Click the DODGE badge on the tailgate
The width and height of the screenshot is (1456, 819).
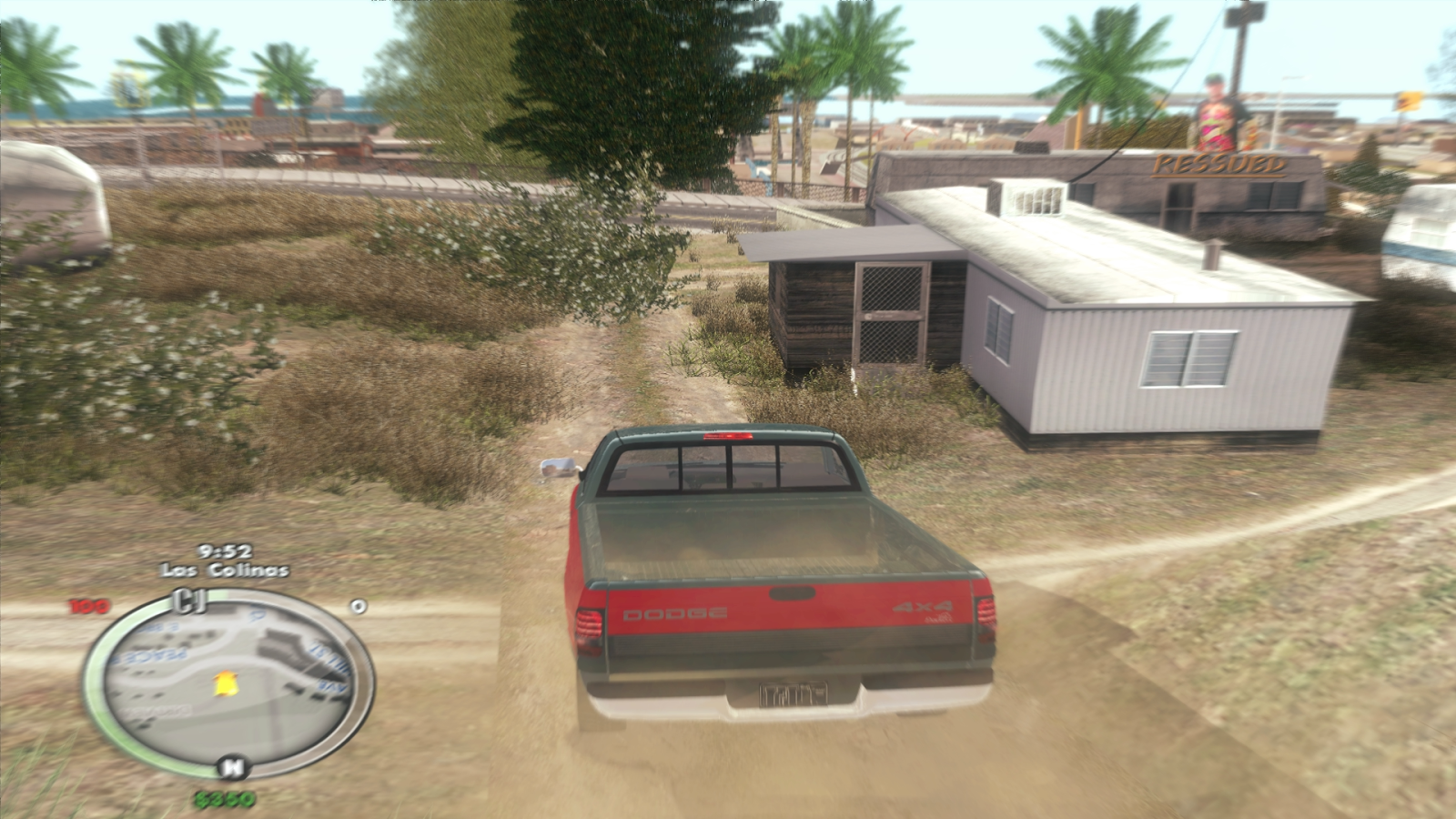[677, 613]
